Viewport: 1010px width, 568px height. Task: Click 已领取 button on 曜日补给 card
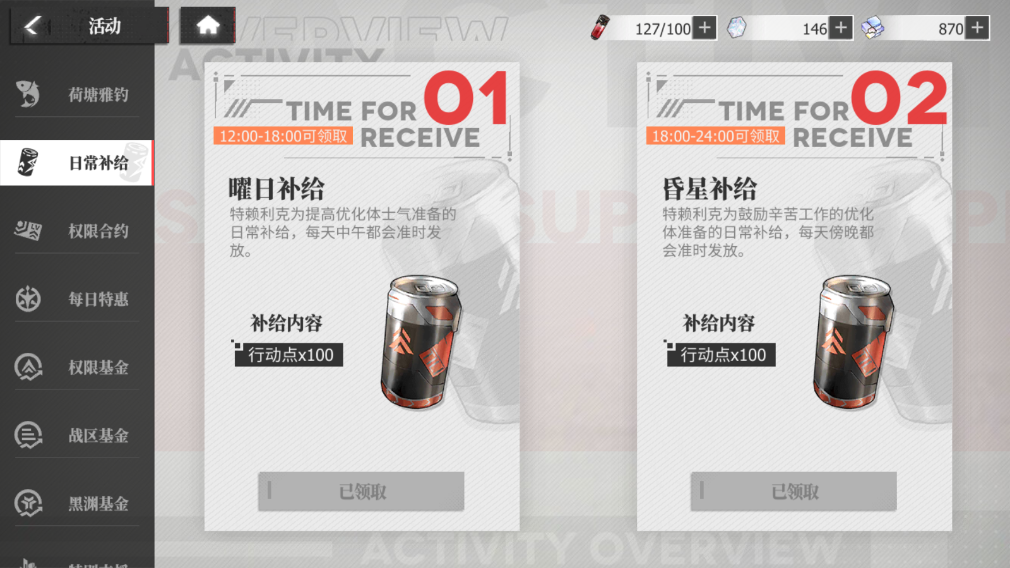coord(361,491)
